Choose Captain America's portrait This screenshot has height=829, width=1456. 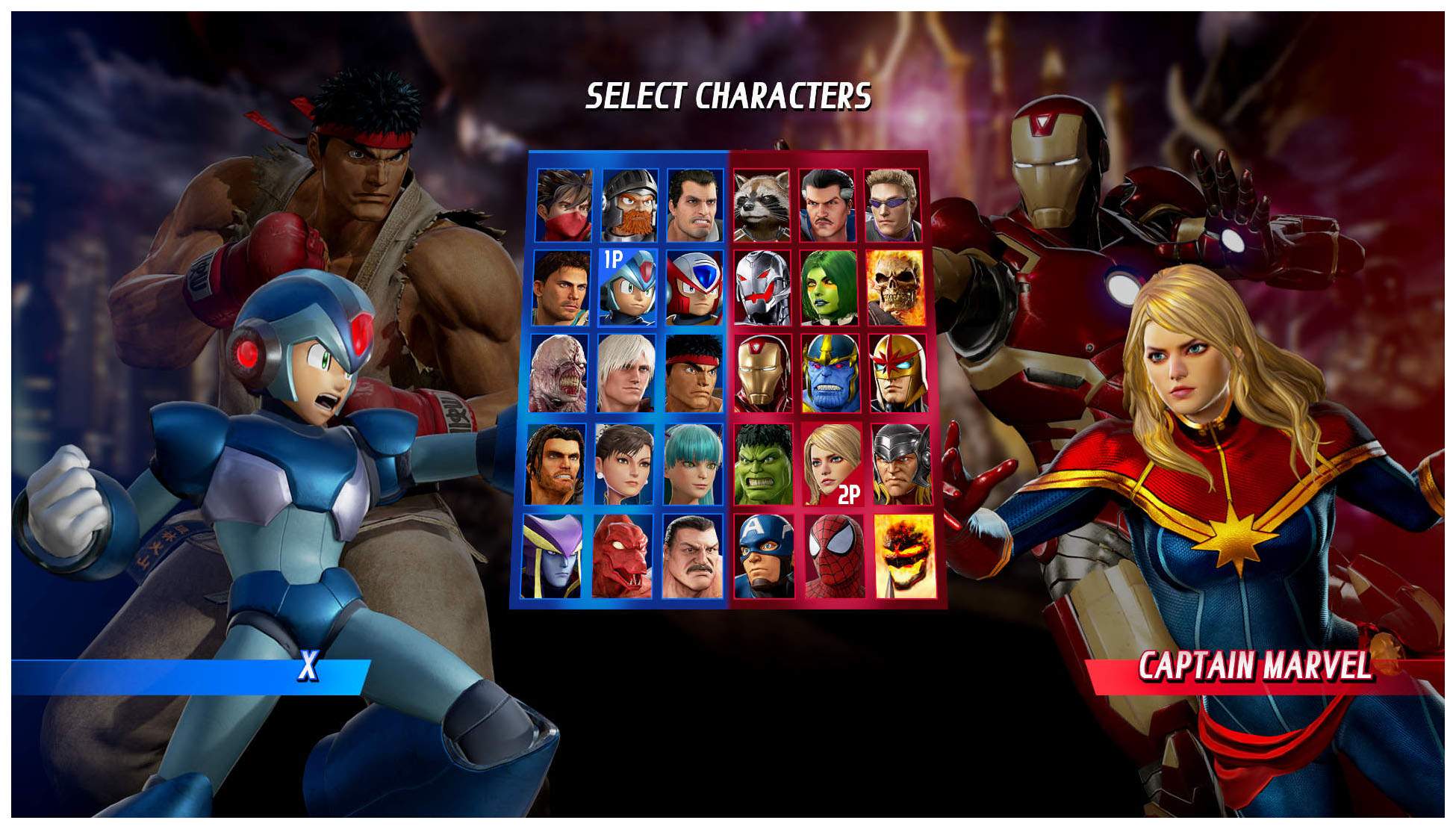click(764, 556)
